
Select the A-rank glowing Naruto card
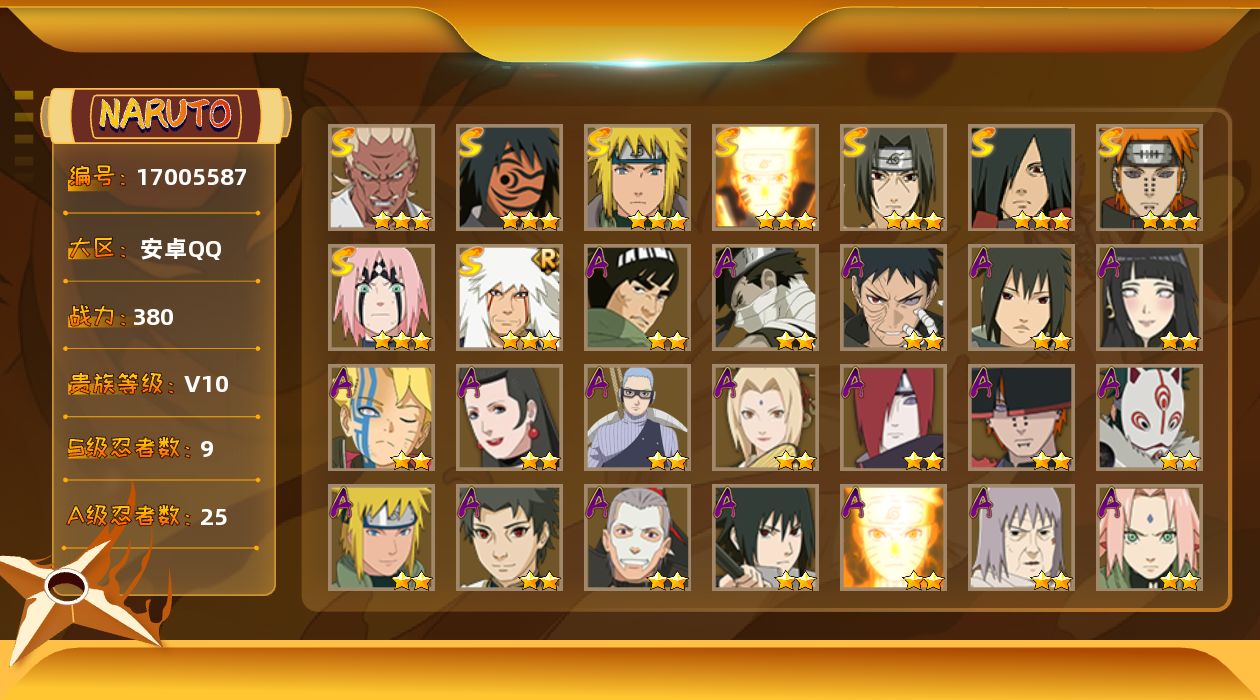point(893,537)
